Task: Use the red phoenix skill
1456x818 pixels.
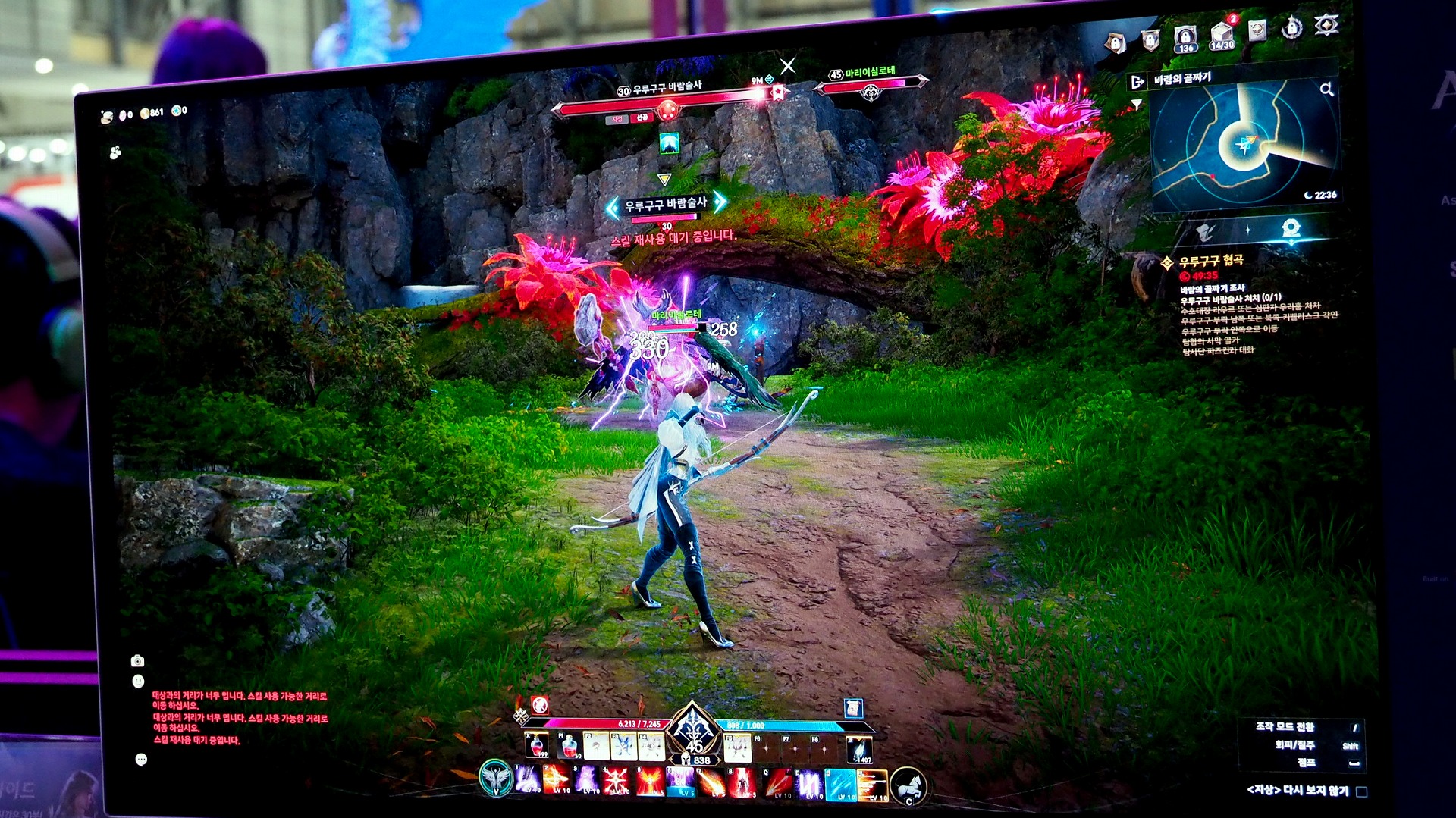Action: (649, 781)
